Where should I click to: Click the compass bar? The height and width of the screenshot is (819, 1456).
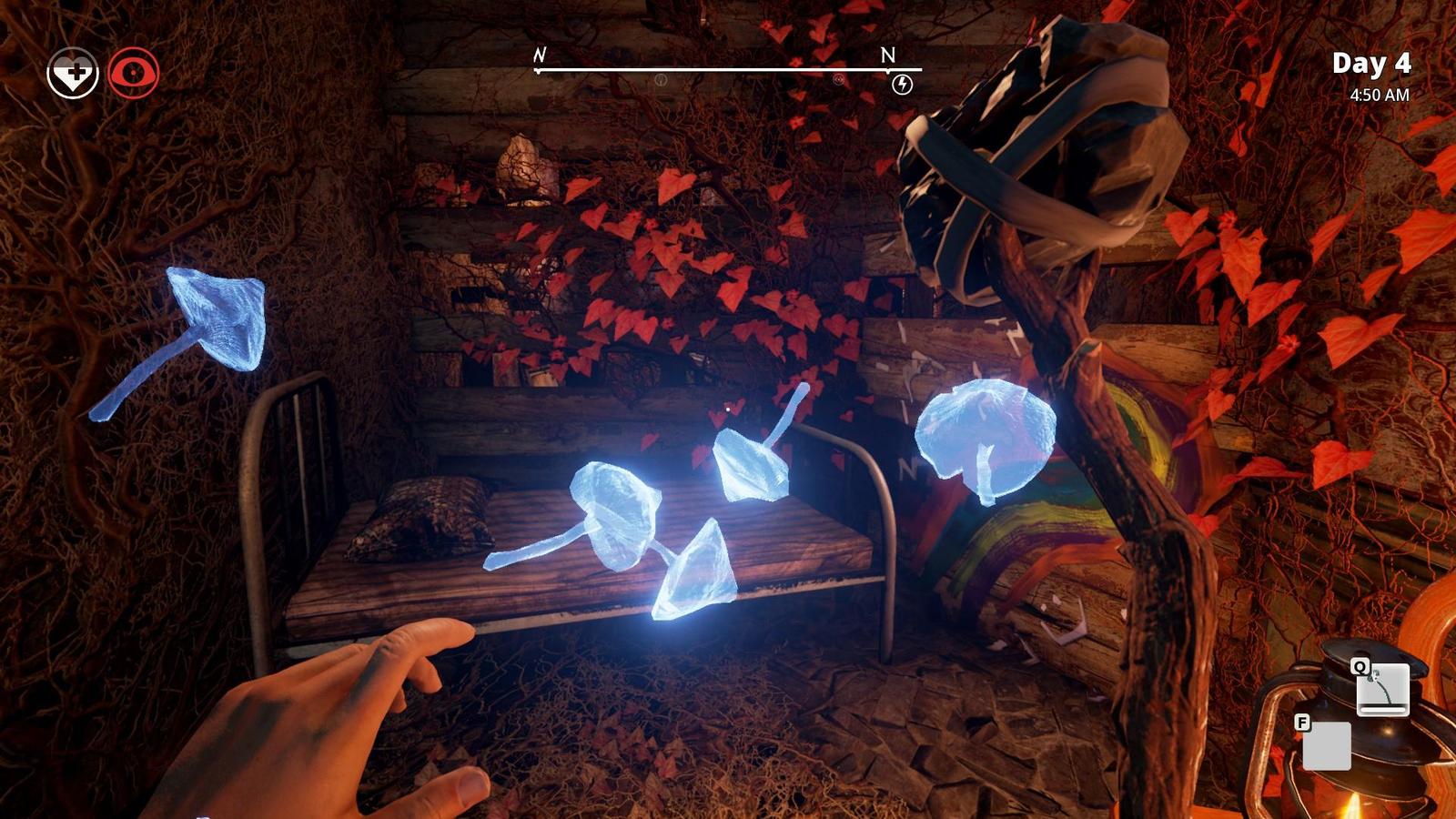pyautogui.click(x=728, y=69)
